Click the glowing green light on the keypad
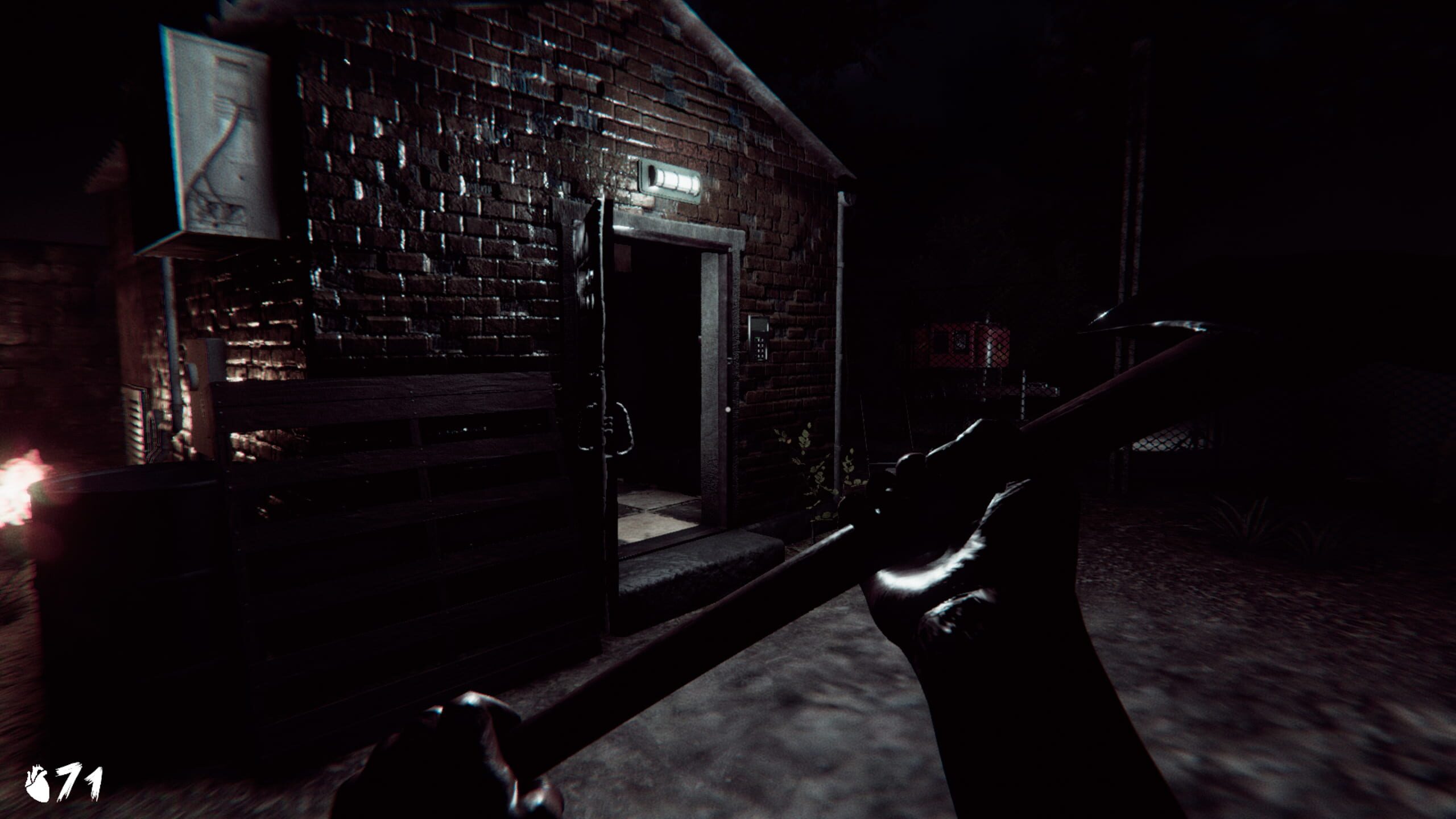Screen dimensions: 1456x819 [x=758, y=337]
